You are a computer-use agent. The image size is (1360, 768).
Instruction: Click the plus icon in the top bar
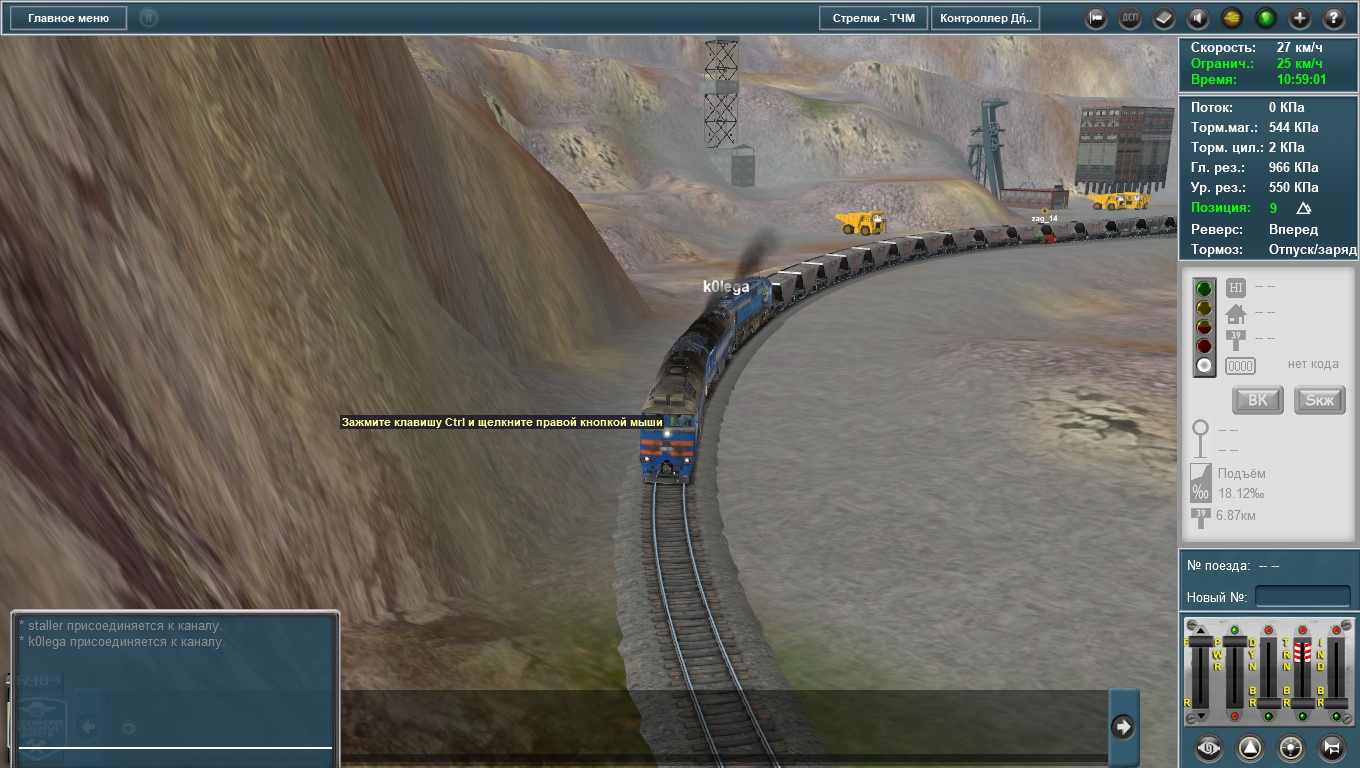click(x=1300, y=18)
